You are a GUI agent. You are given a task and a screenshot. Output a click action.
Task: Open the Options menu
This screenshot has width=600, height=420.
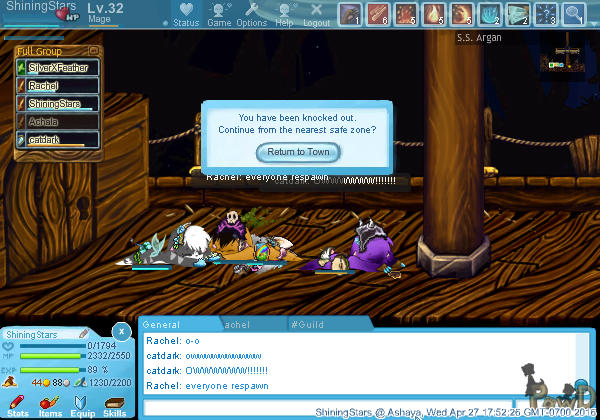252,15
